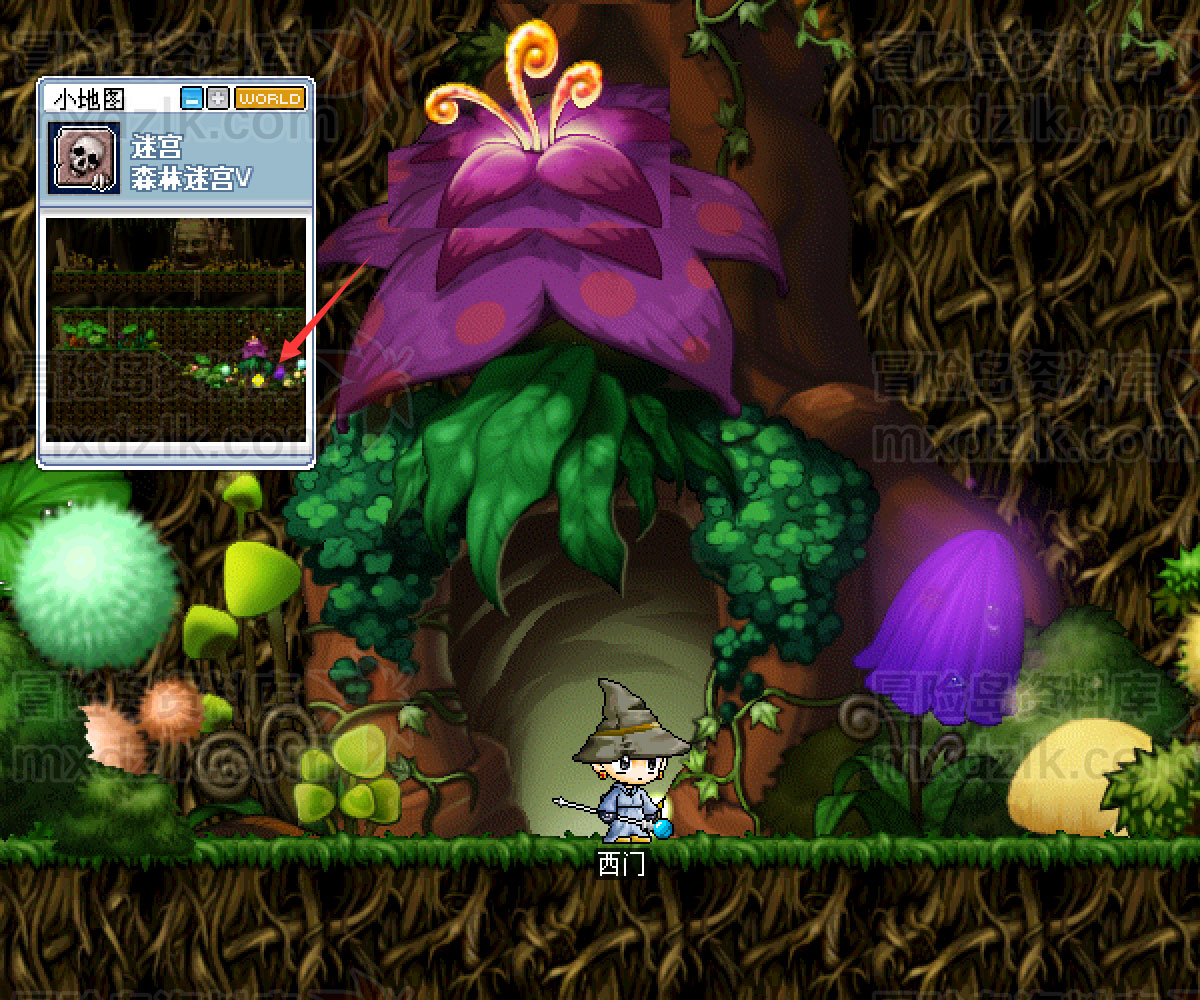Minimize the minimap with the blue minus button
The height and width of the screenshot is (1000, 1200).
(x=192, y=98)
